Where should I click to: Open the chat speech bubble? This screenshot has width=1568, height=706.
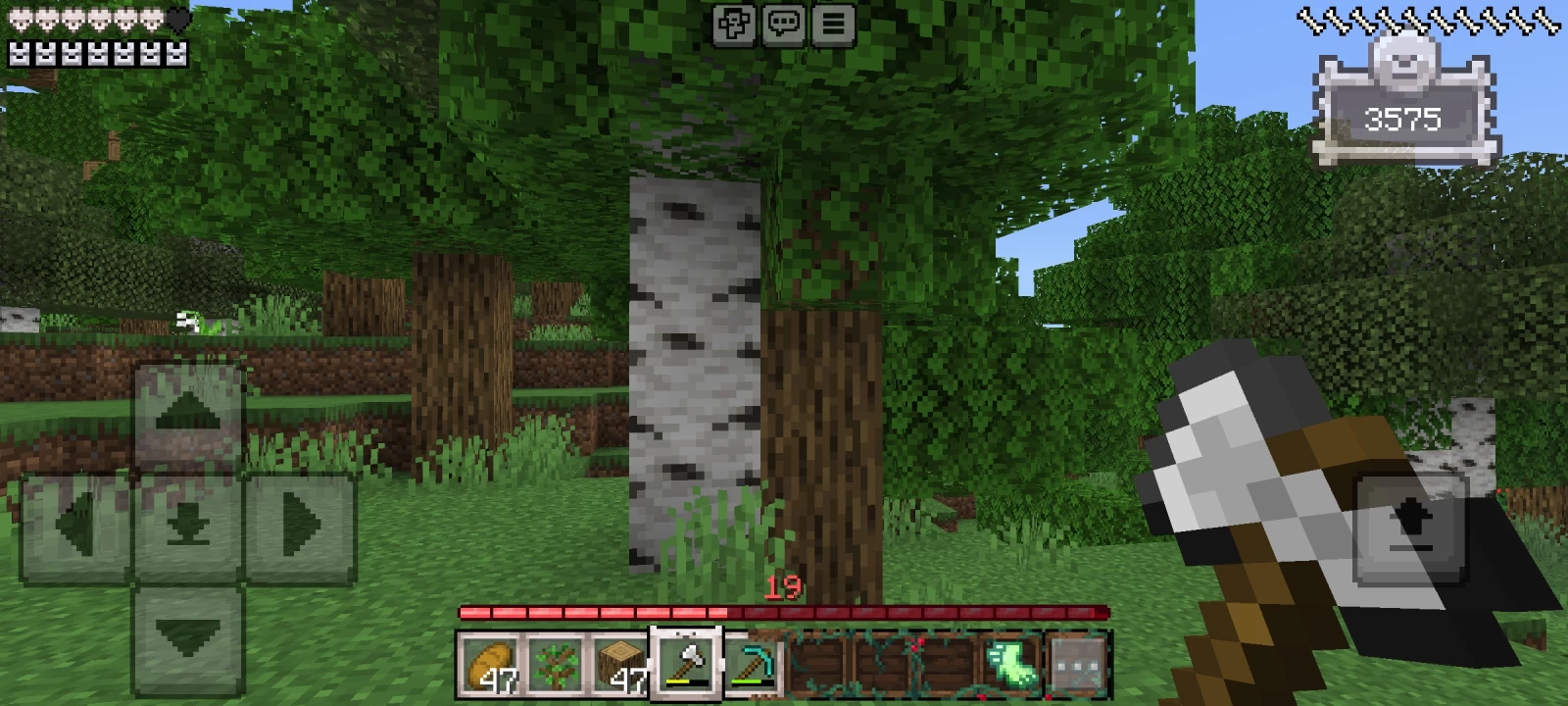click(x=783, y=25)
